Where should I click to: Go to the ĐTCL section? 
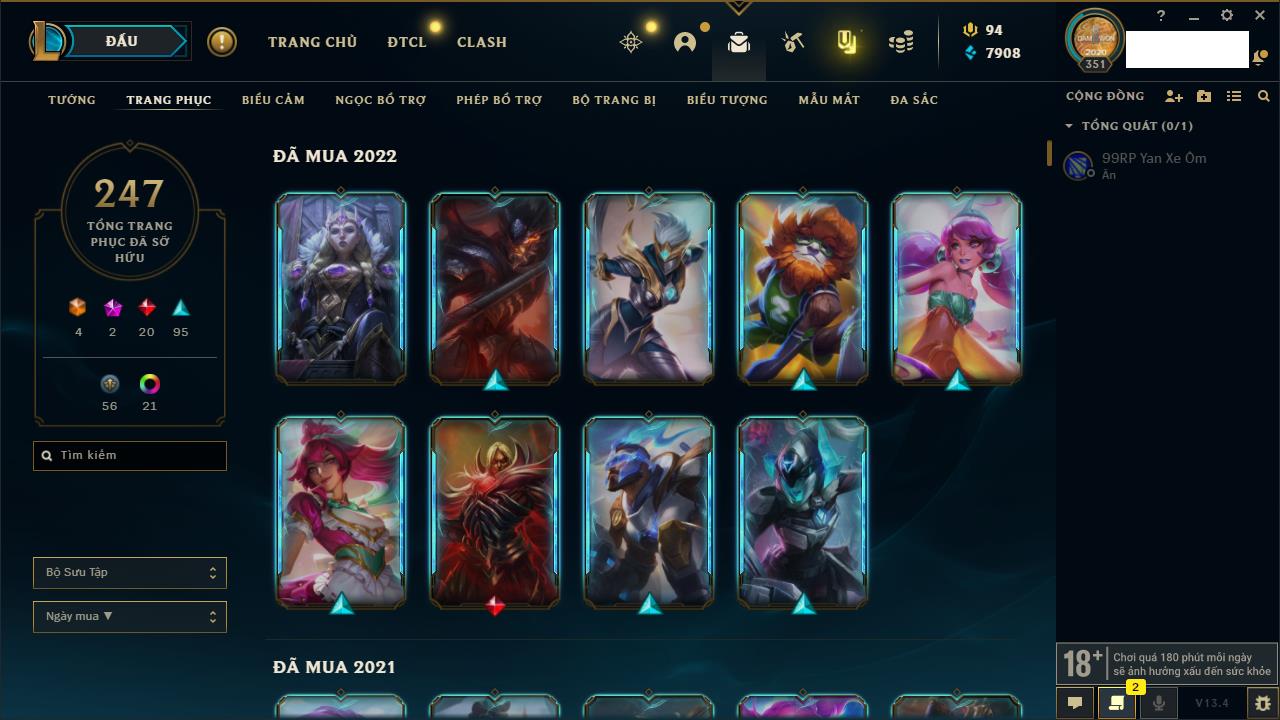[406, 42]
